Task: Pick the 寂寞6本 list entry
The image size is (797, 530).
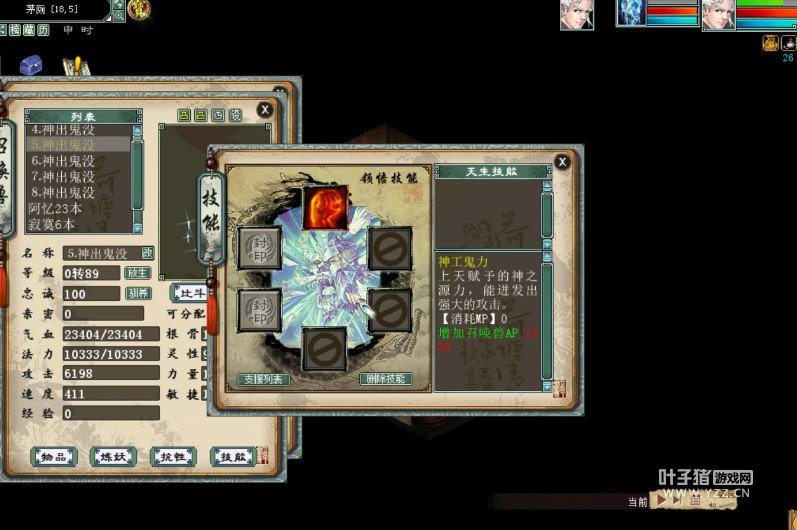Action: tap(52, 224)
